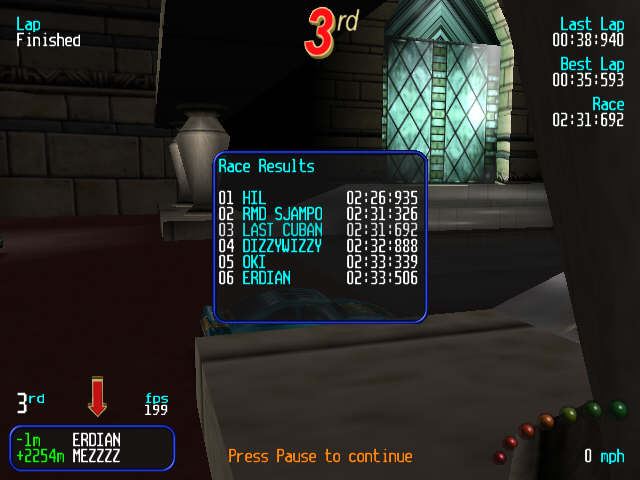Pick the OKI row in Race Results
Viewport: 640px width, 480px height.
[318, 262]
